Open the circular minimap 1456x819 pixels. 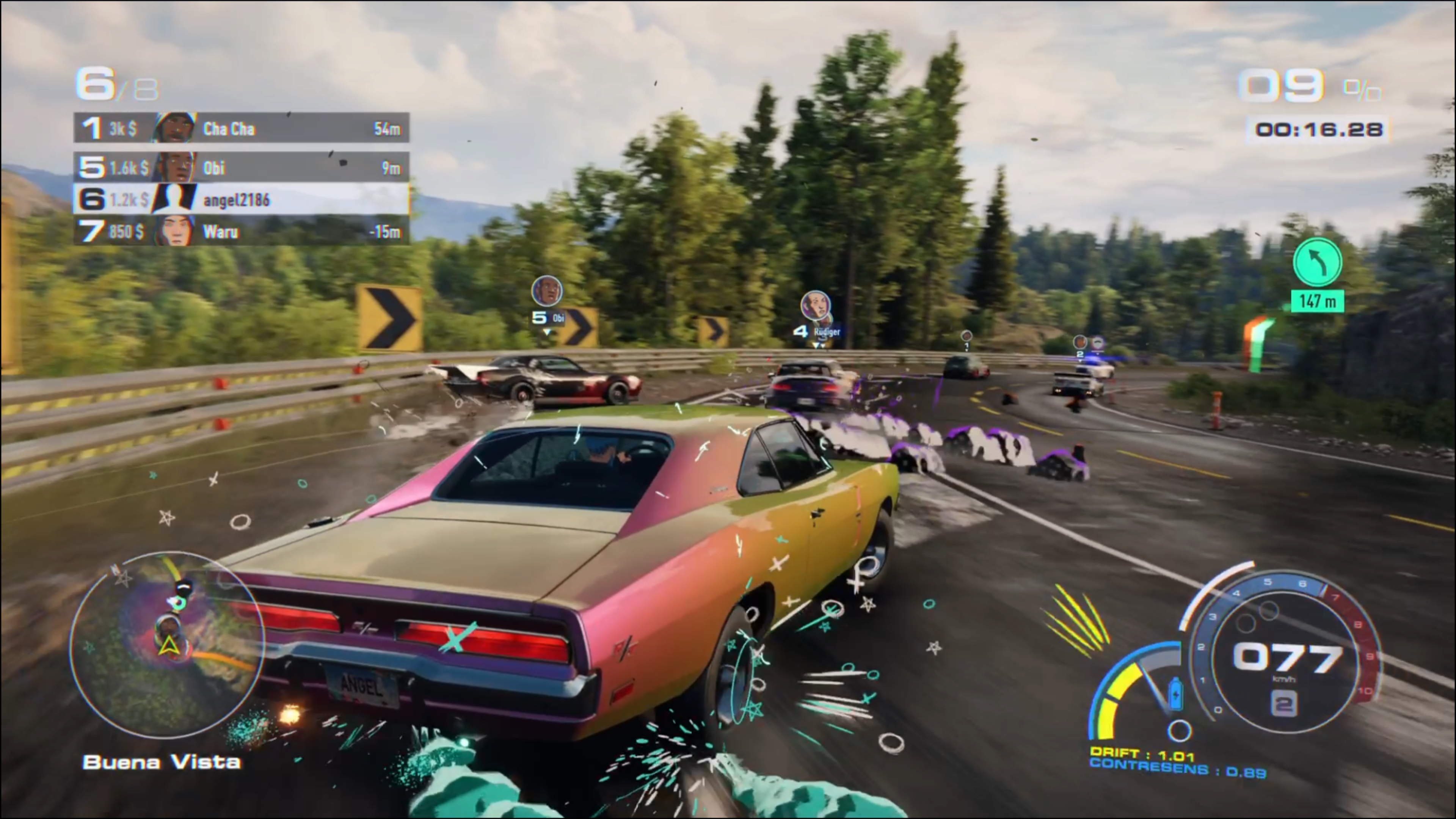coord(167,644)
